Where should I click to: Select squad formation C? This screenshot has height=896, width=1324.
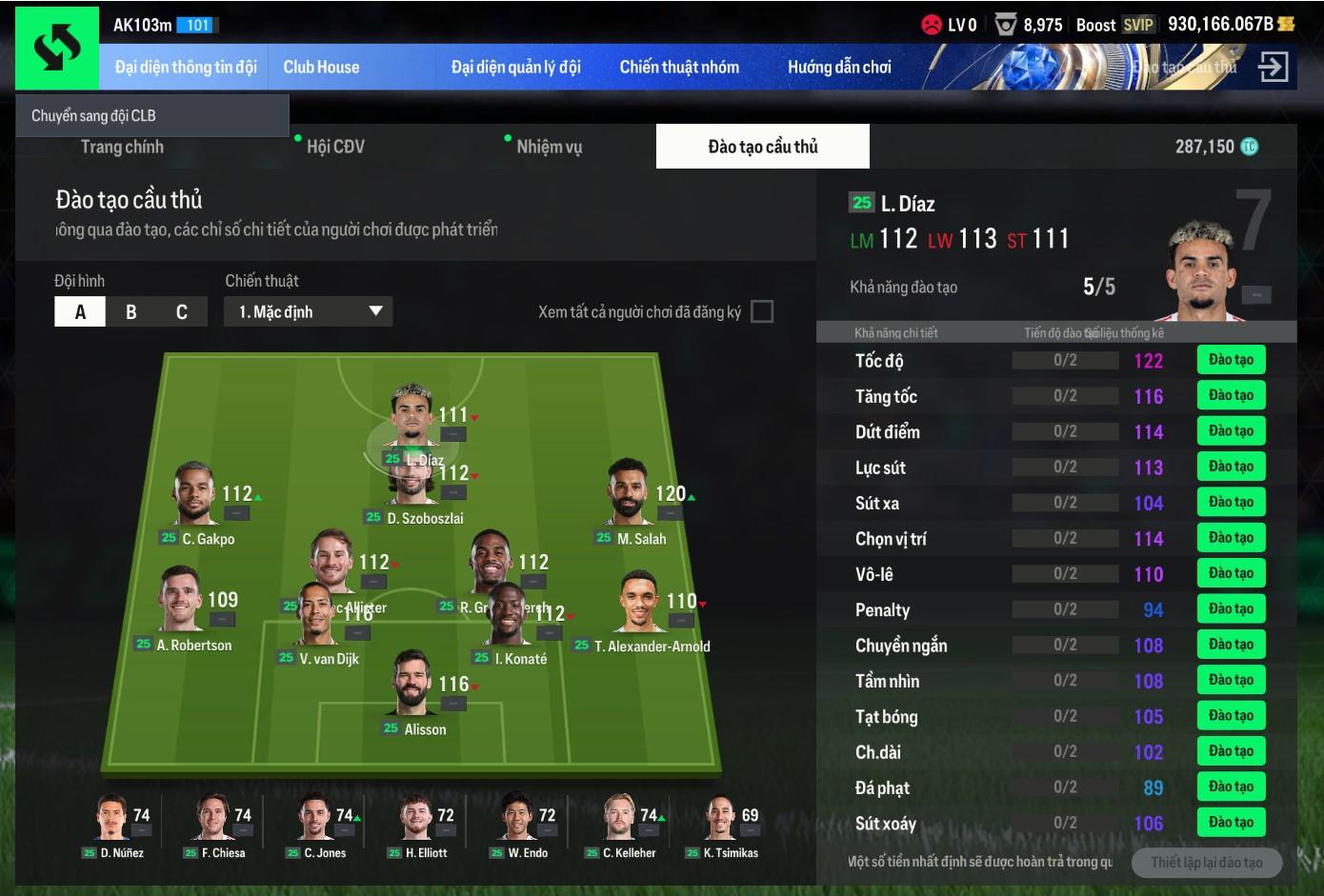click(x=182, y=312)
